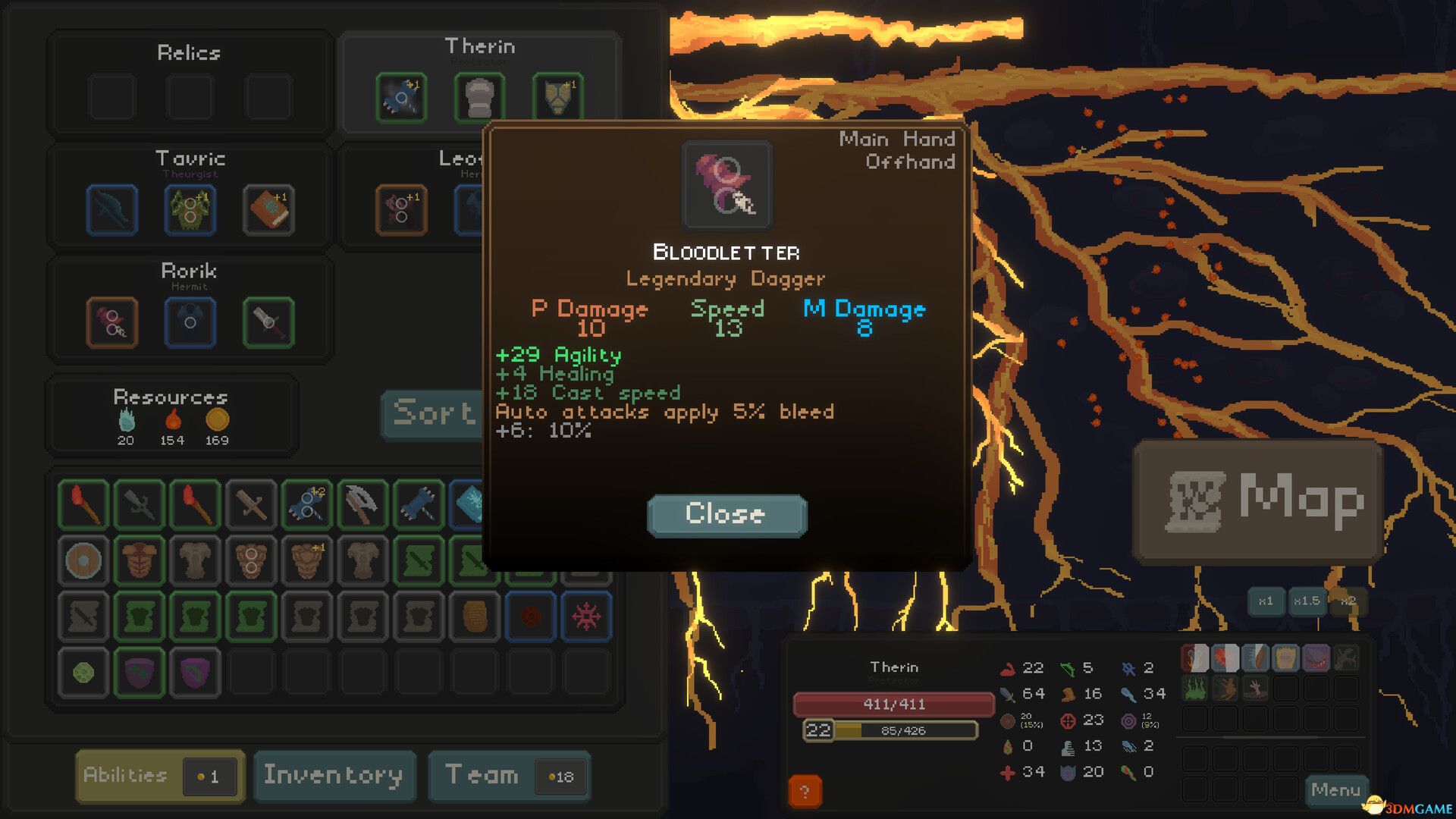
Task: Select Tavric's green ringed armor slot
Action: pyautogui.click(x=190, y=210)
